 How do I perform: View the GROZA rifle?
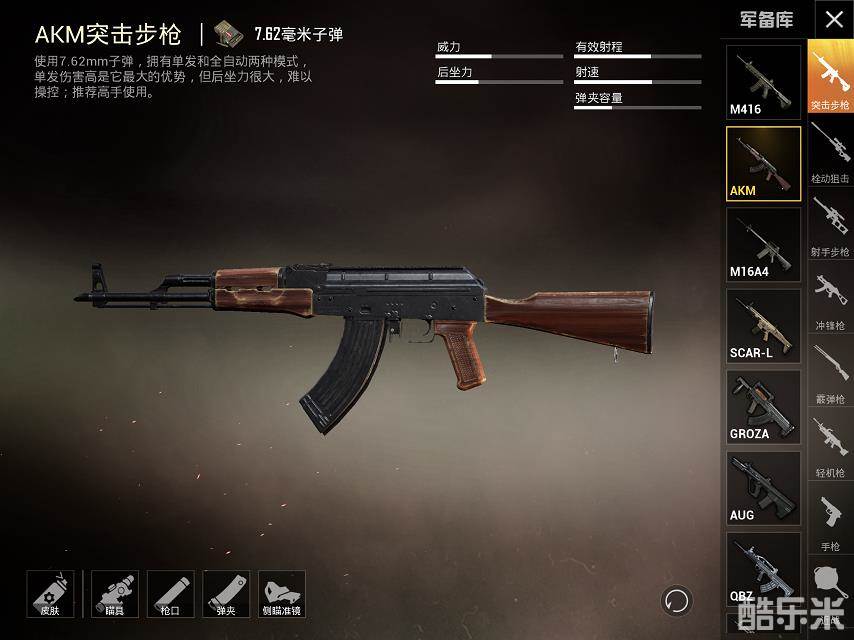point(763,407)
